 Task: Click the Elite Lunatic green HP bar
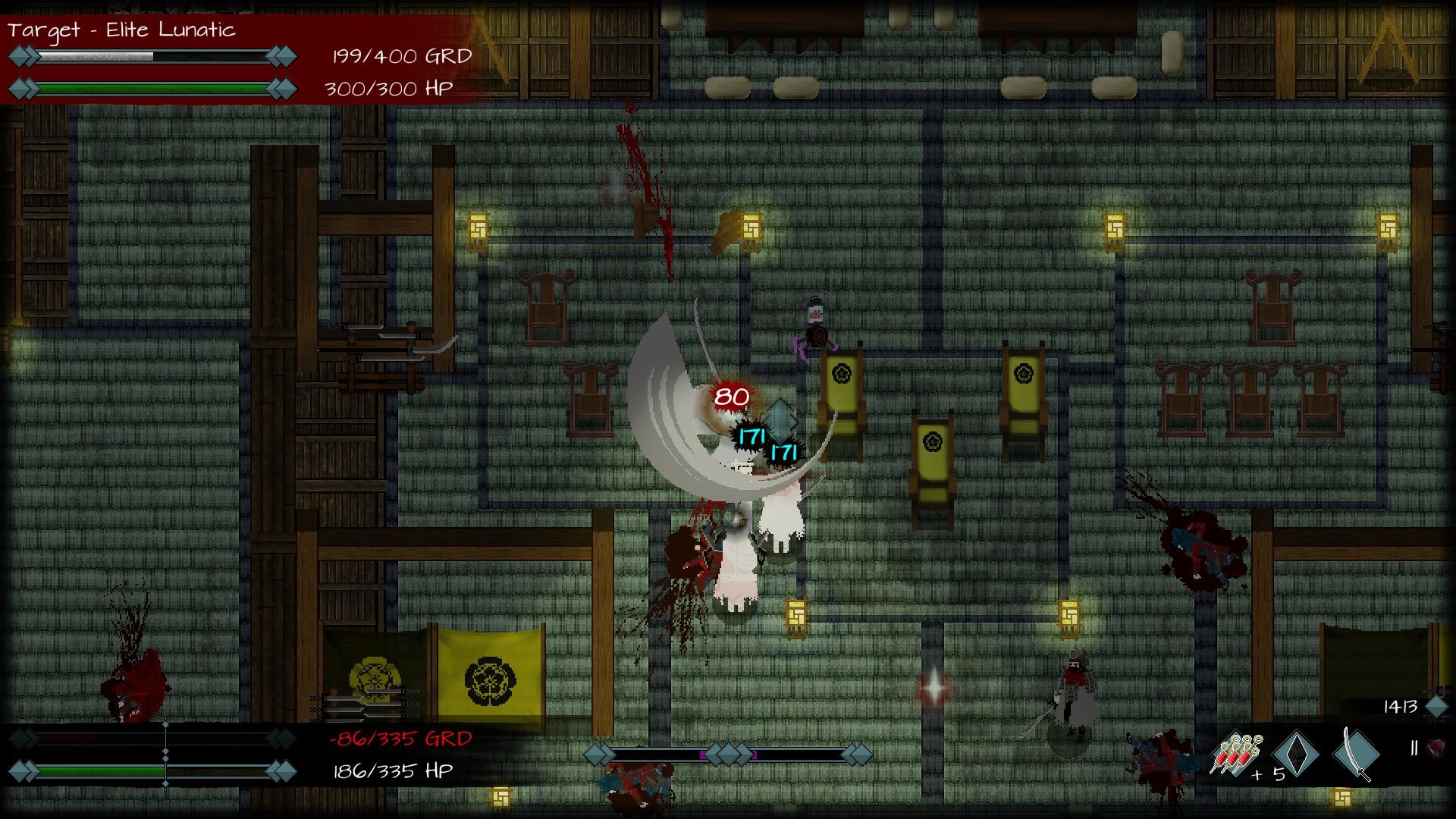click(x=152, y=87)
